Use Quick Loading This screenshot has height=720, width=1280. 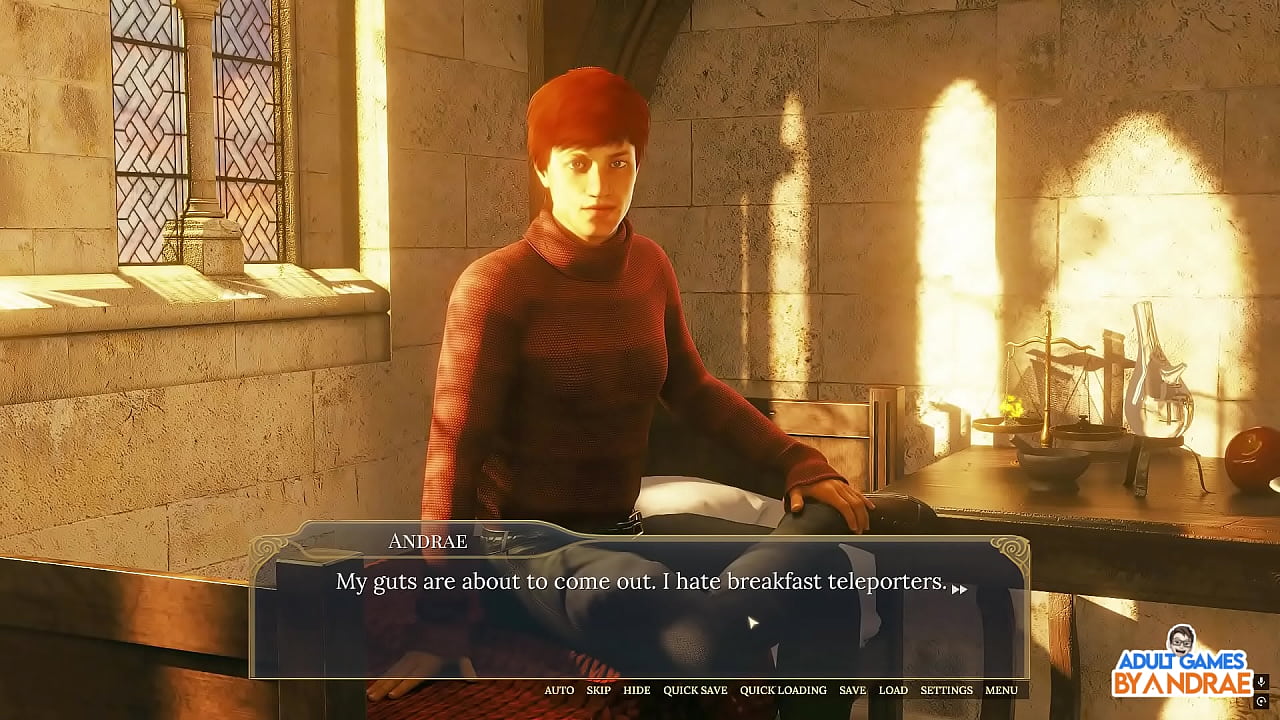783,690
